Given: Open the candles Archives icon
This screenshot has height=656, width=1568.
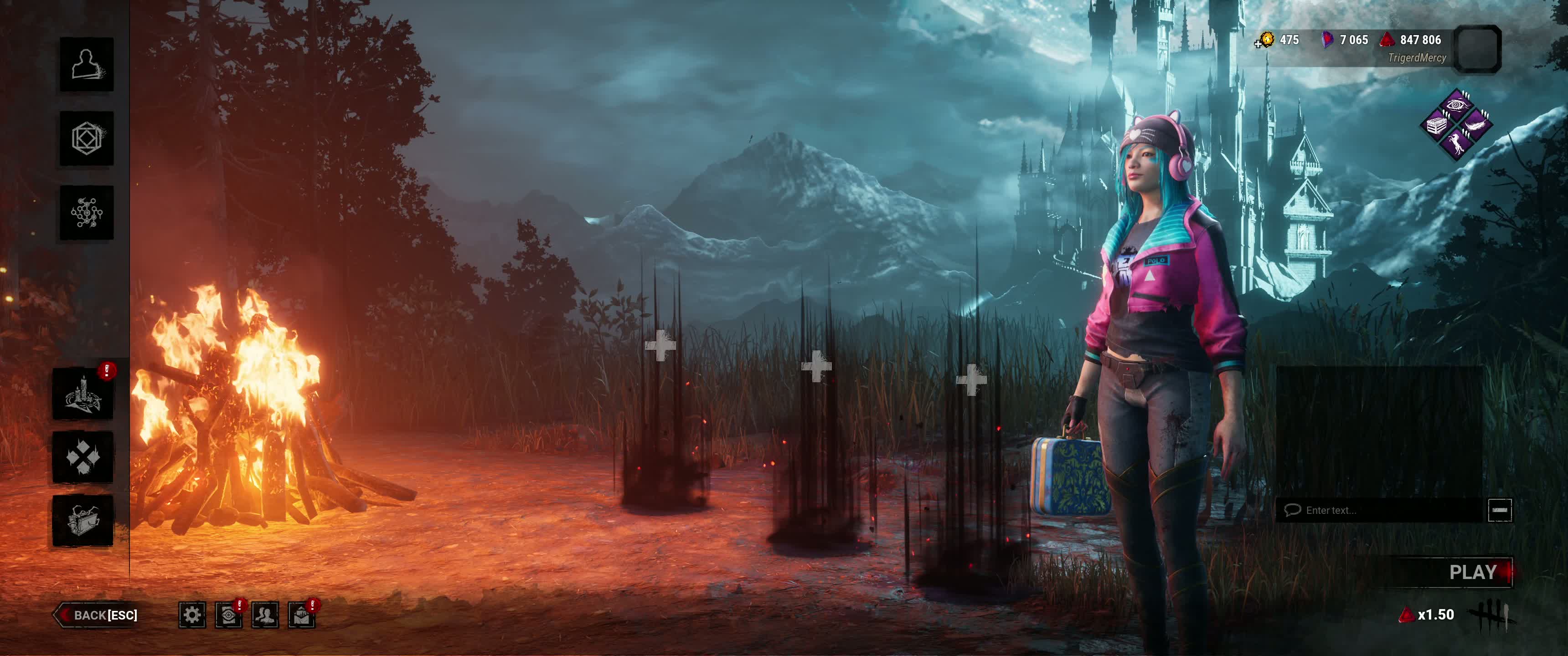Looking at the screenshot, I should 83,394.
